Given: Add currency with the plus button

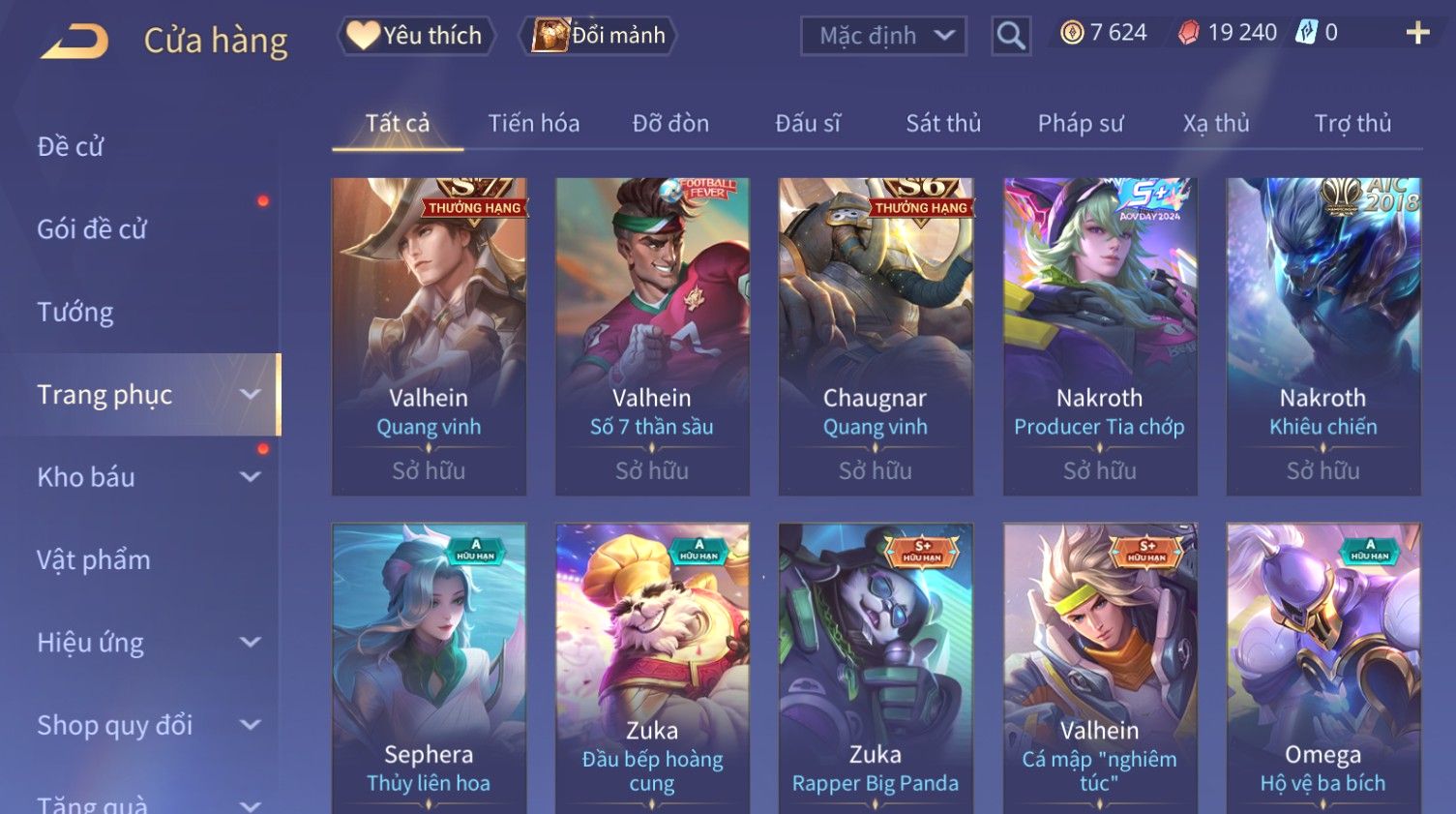Looking at the screenshot, I should click(1417, 34).
